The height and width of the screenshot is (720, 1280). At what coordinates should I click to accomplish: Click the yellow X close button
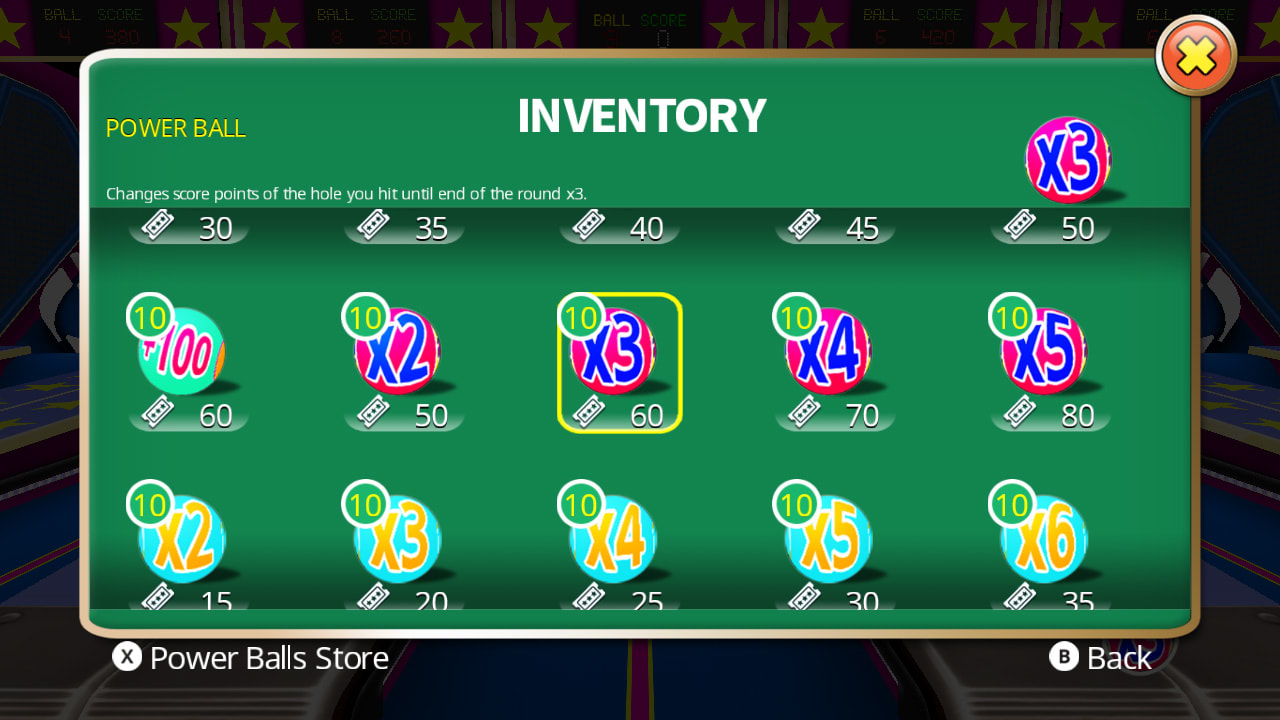coord(1196,56)
